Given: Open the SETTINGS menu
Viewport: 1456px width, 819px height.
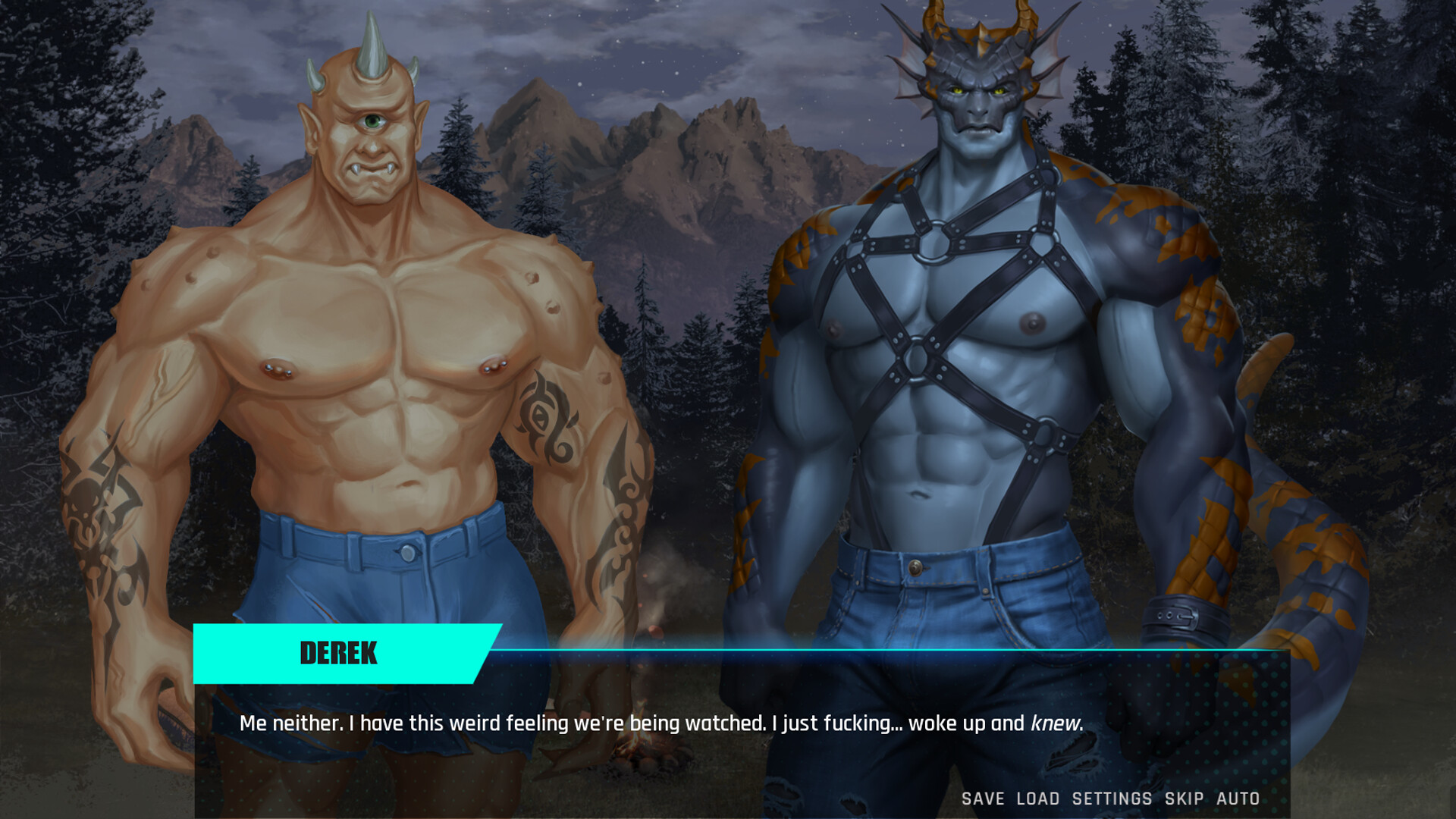Looking at the screenshot, I should 1112,799.
